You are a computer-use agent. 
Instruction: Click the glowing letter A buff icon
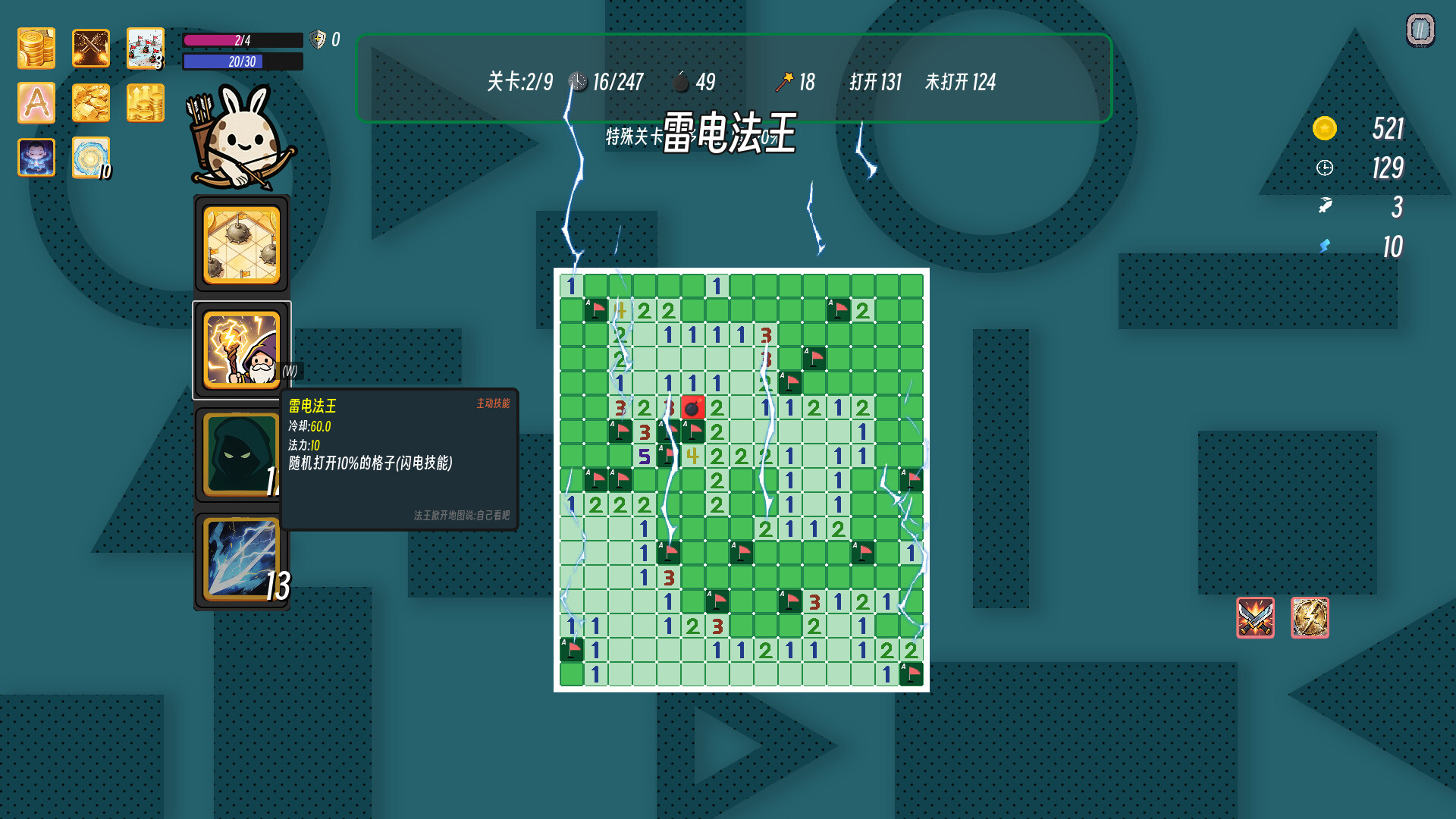(36, 102)
